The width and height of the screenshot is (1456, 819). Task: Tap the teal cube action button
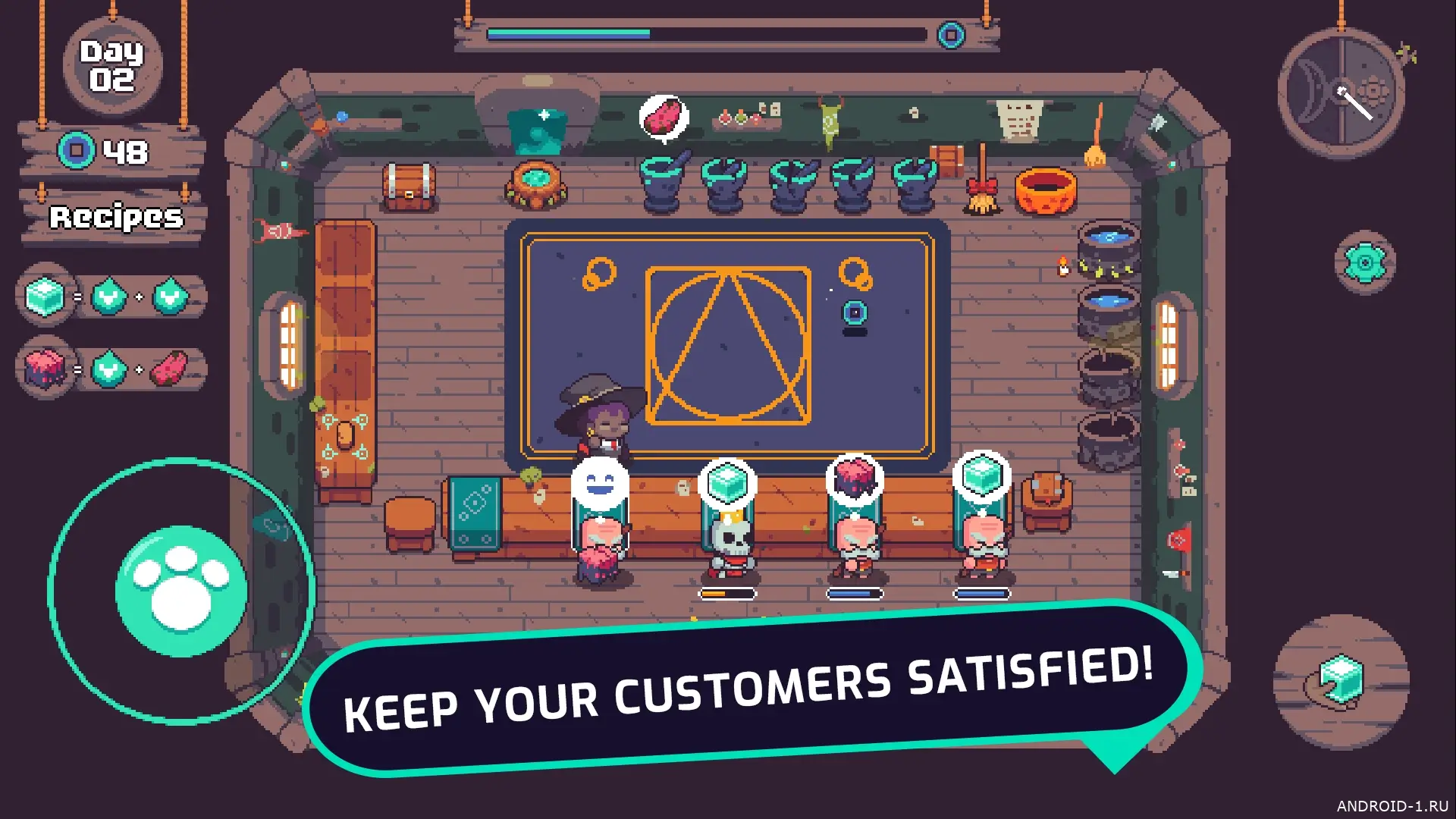click(1341, 680)
